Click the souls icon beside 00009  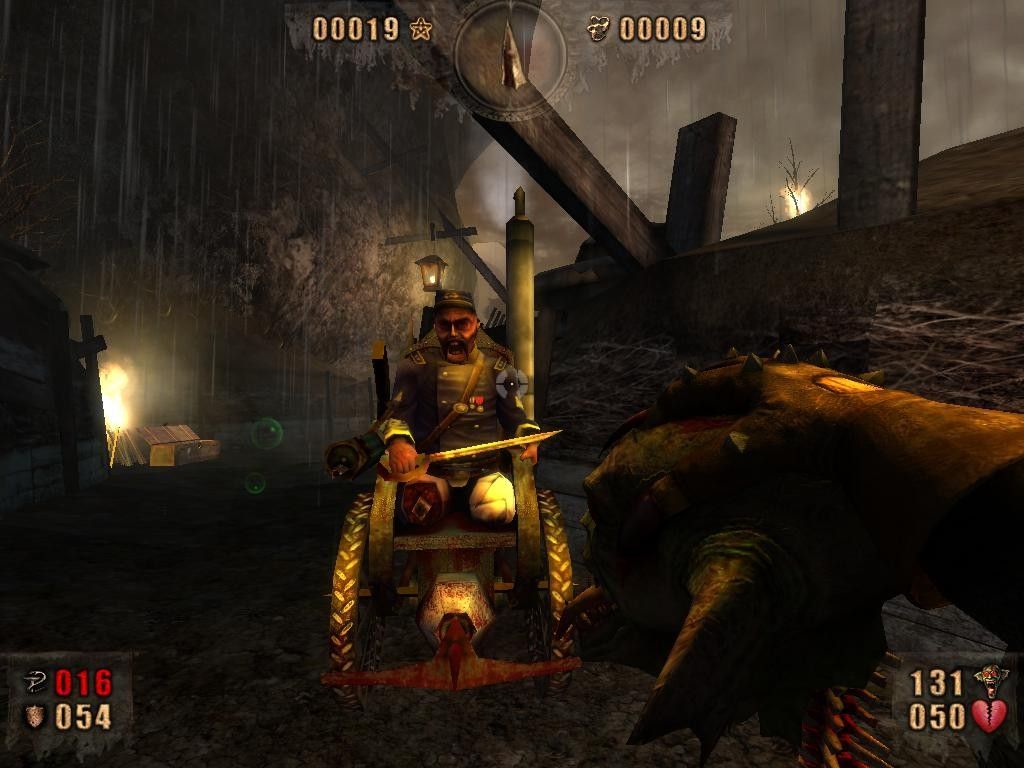click(x=599, y=29)
